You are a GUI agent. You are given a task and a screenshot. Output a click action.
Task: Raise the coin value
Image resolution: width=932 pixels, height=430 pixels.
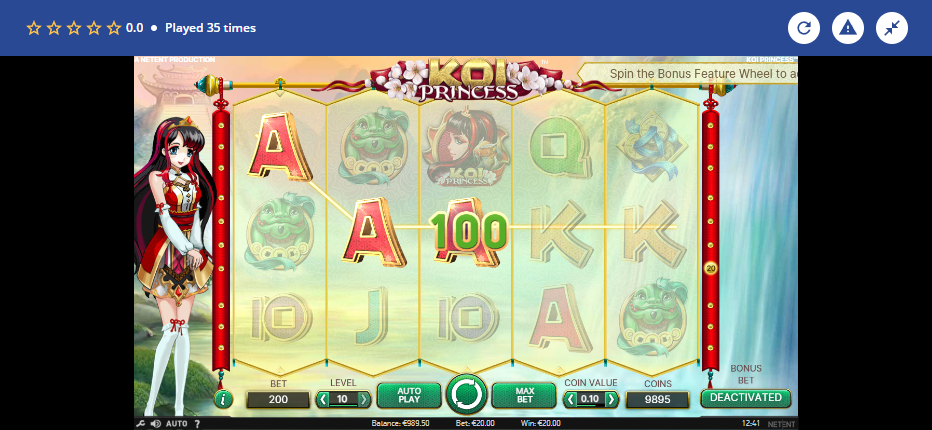611,400
